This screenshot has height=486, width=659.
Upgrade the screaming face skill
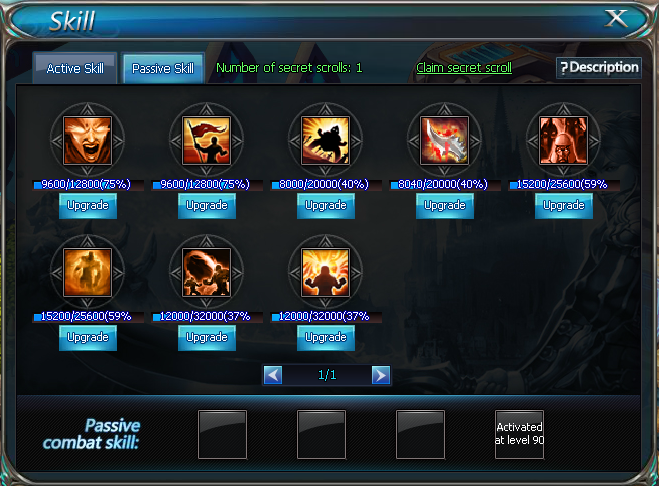[x=88, y=205]
